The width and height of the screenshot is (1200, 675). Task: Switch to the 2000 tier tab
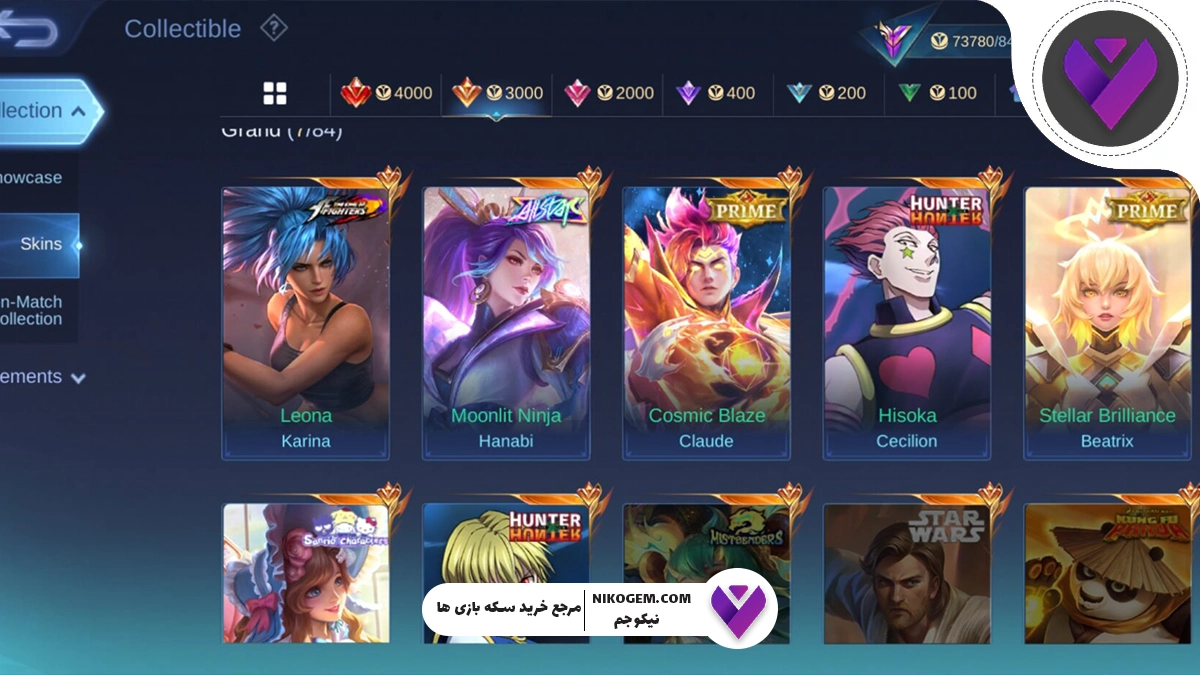(608, 93)
